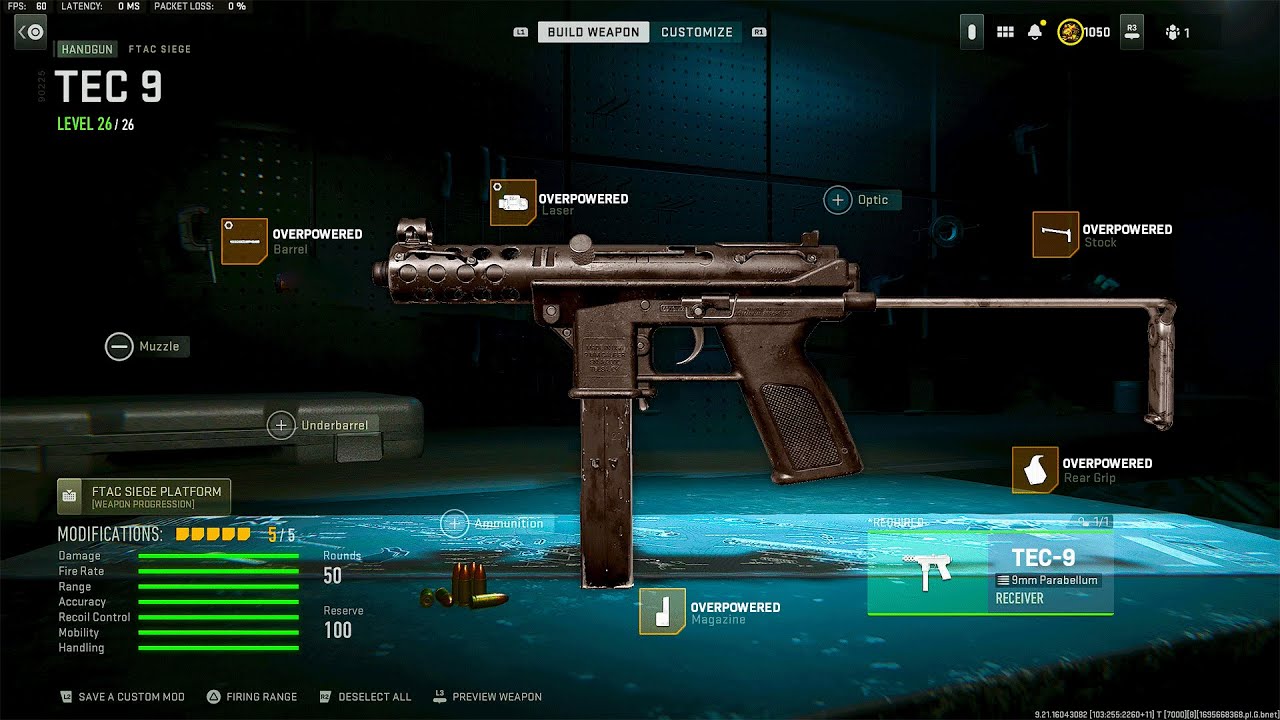Open the notifications bell

tap(1035, 32)
